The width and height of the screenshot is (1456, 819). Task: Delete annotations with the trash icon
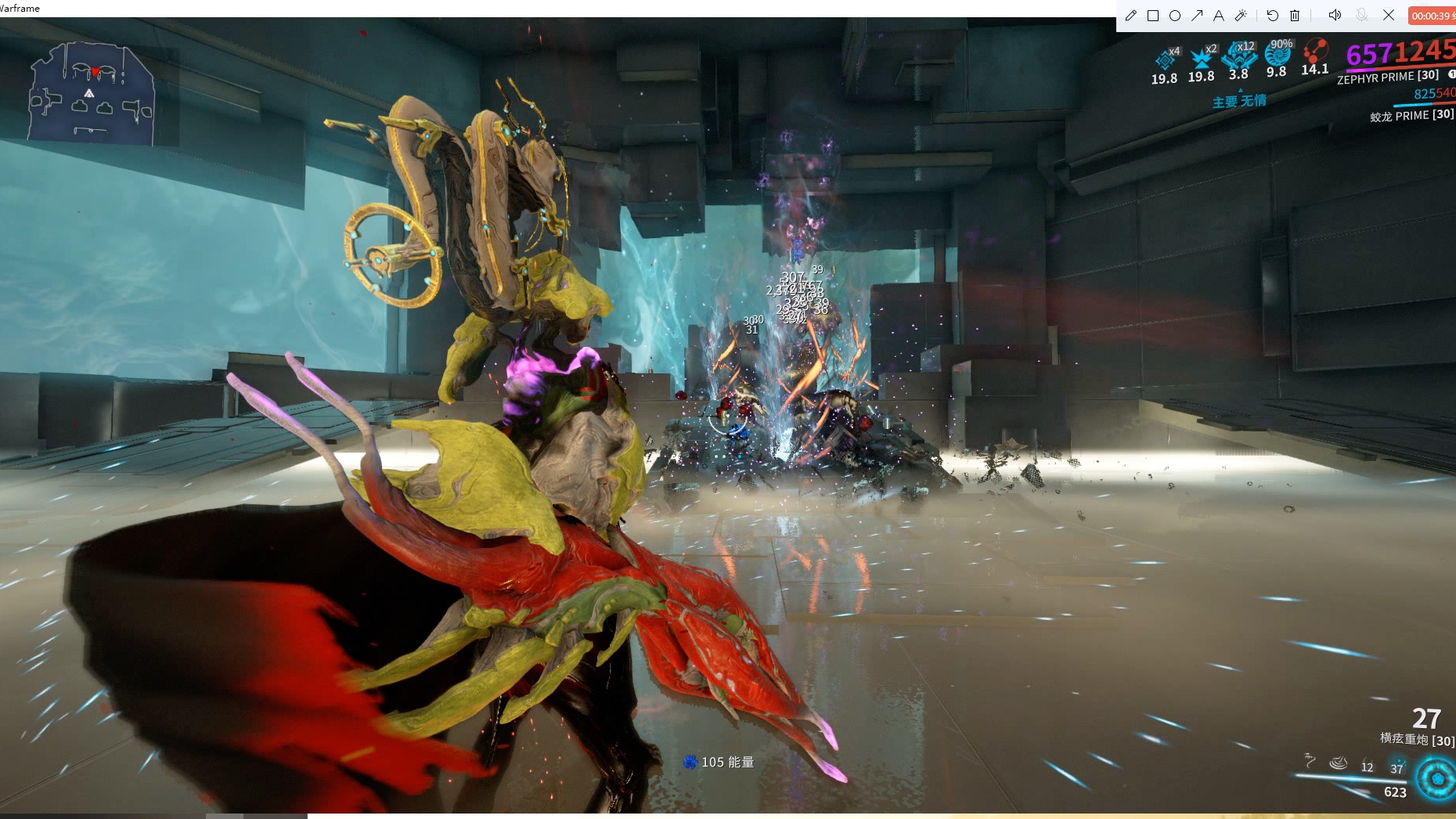(1295, 16)
